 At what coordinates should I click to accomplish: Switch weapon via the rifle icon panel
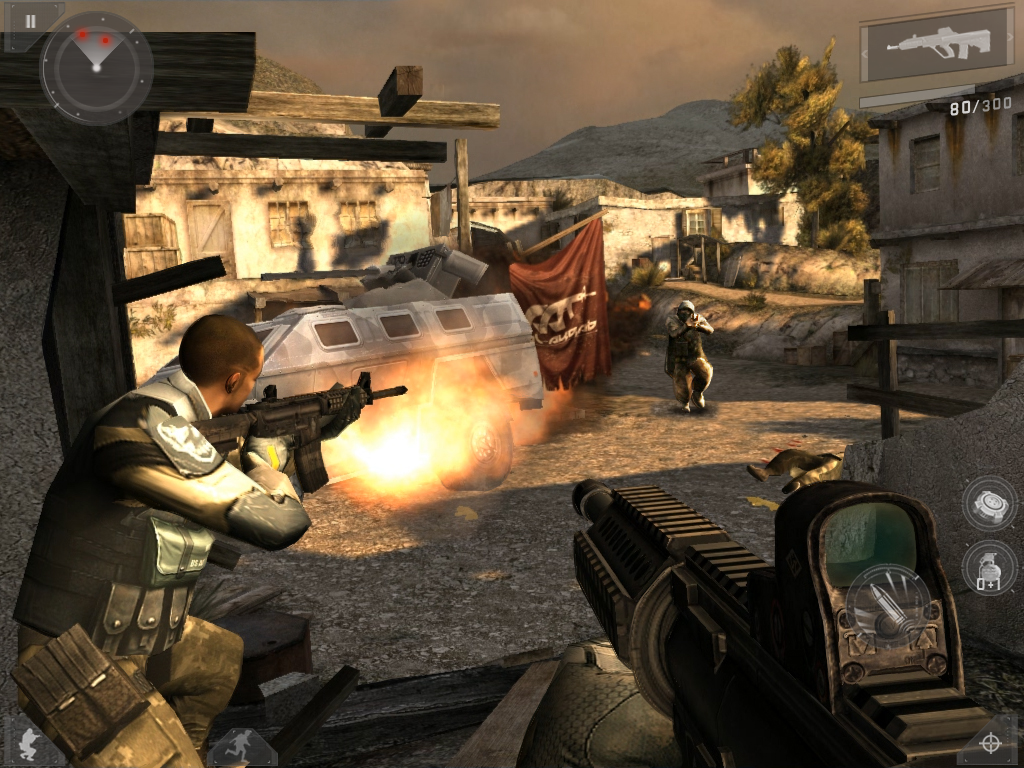937,45
